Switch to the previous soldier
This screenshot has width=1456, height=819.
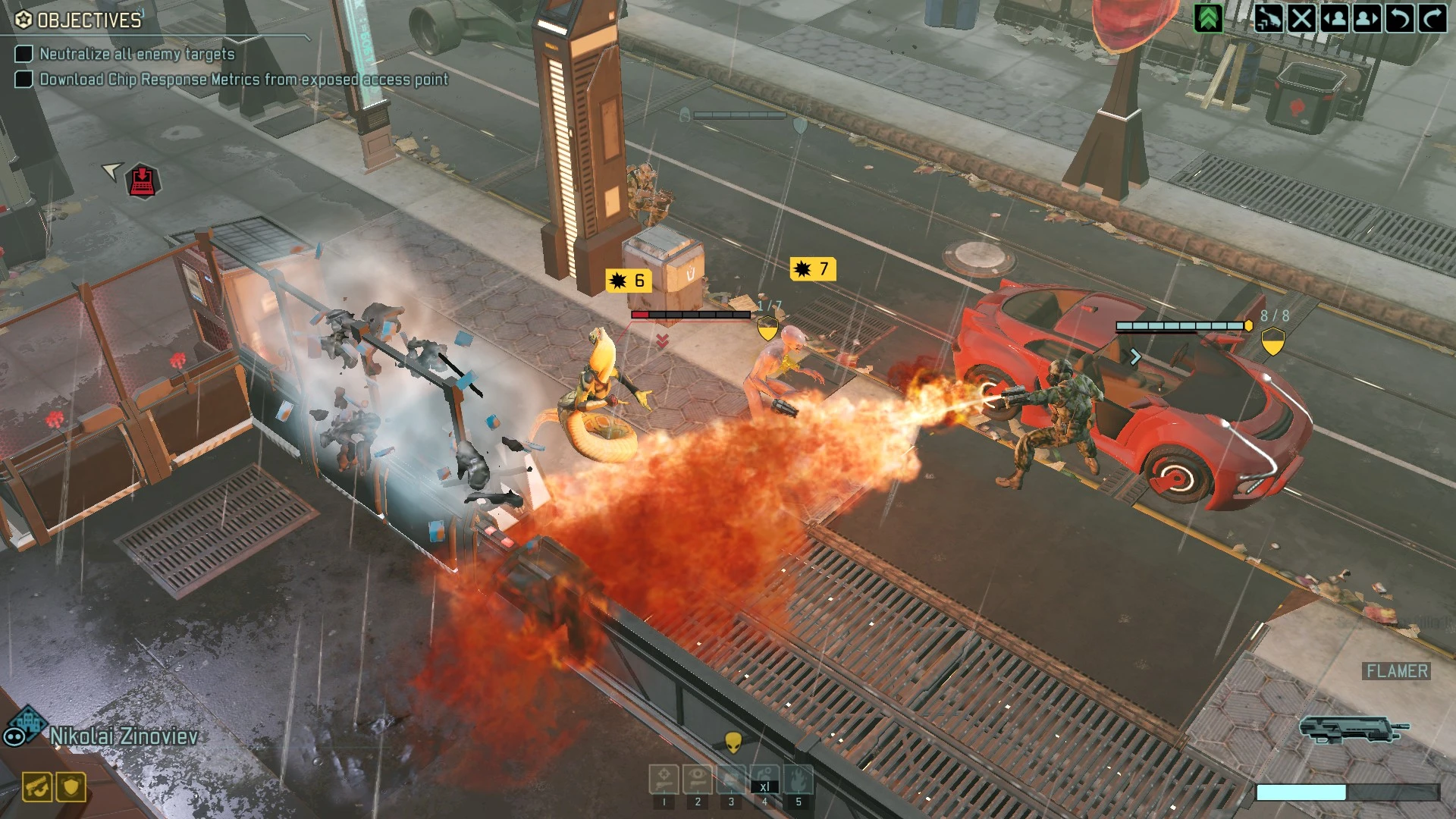pyautogui.click(x=1335, y=18)
